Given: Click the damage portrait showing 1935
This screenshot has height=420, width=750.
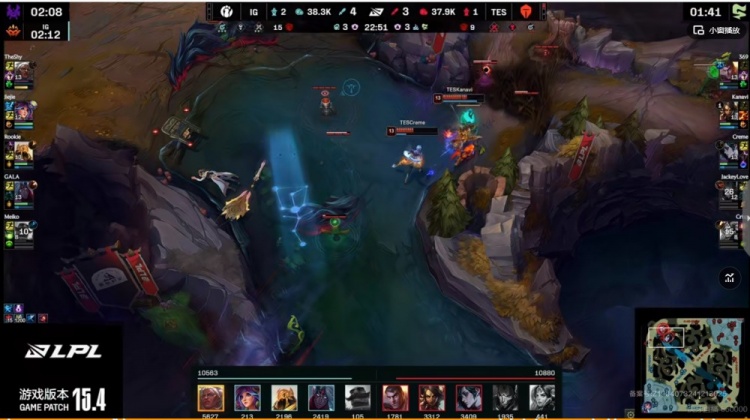Looking at the screenshot, I should click(505, 397).
